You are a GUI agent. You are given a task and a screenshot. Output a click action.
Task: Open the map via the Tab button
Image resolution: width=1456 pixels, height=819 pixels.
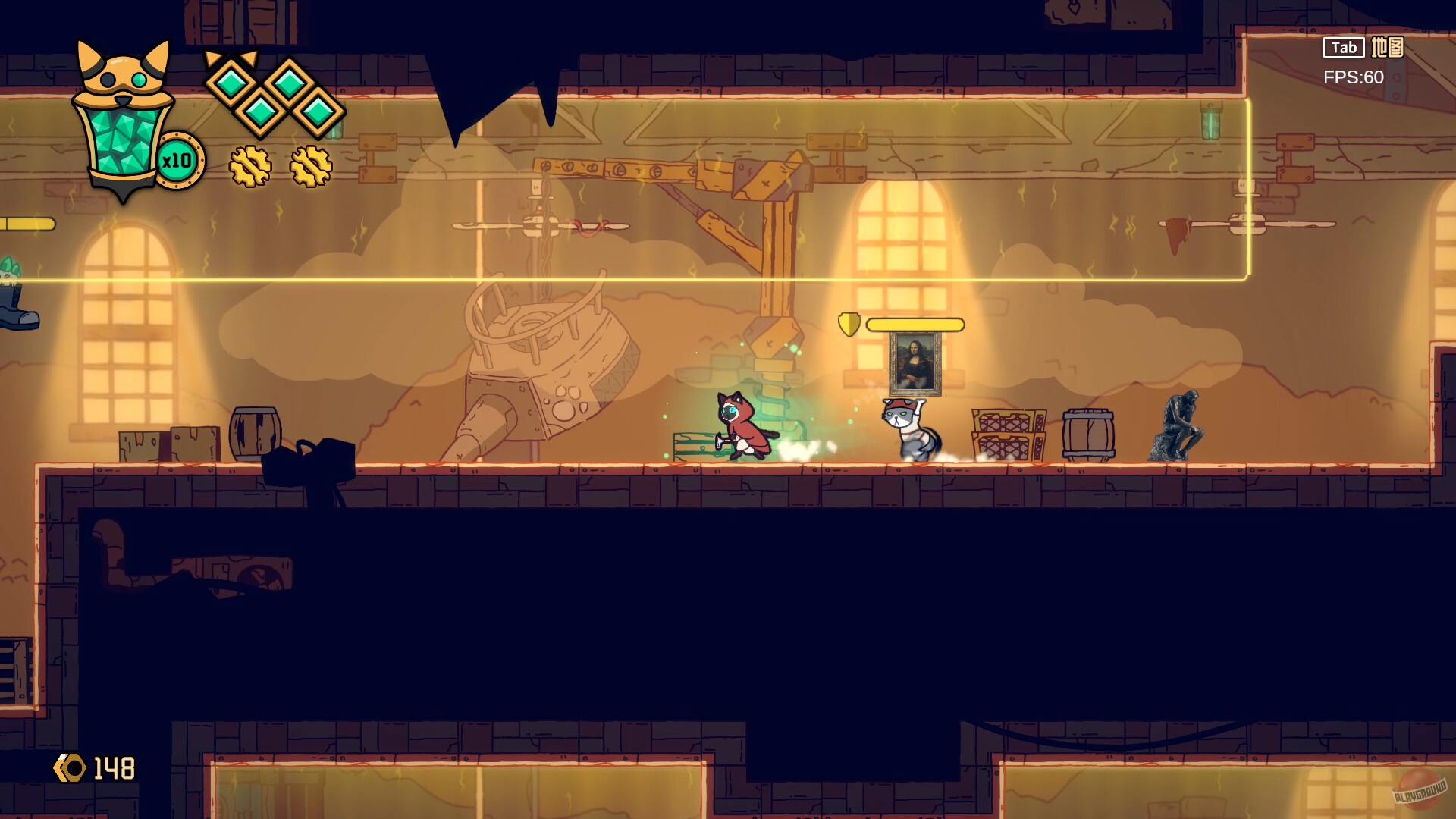click(1342, 47)
